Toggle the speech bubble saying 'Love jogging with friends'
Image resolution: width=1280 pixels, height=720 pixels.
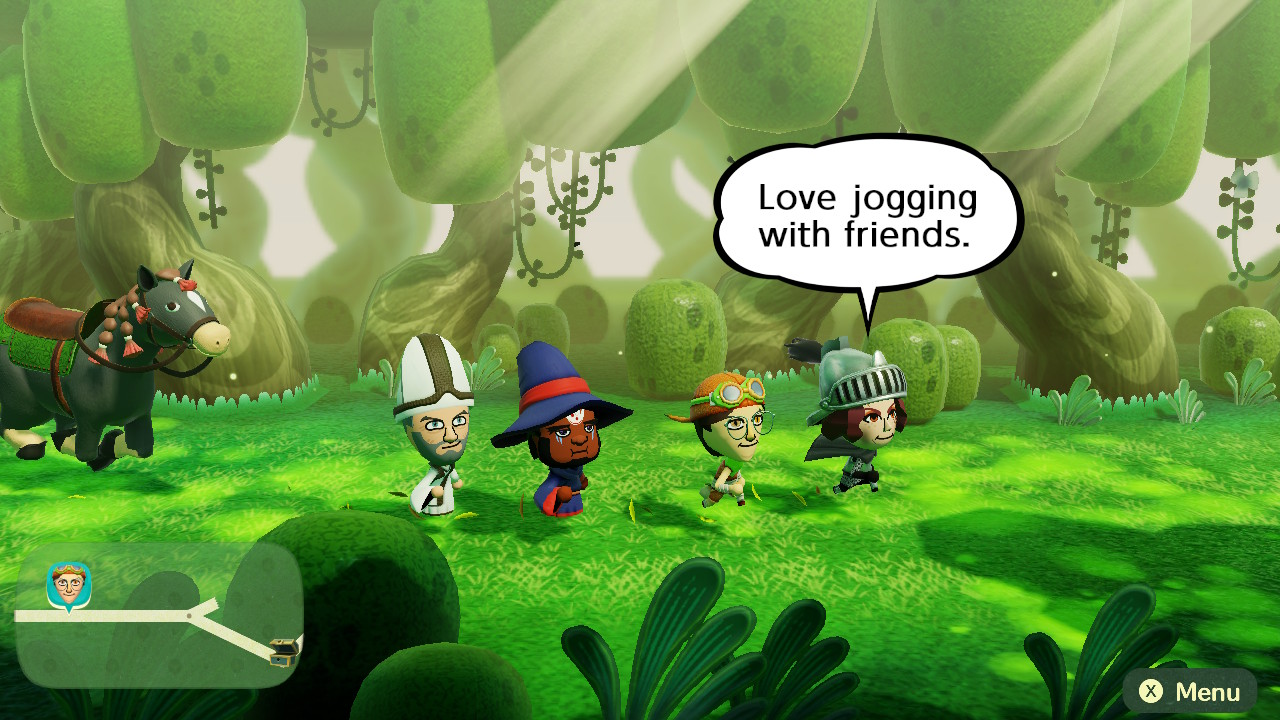[x=865, y=215]
